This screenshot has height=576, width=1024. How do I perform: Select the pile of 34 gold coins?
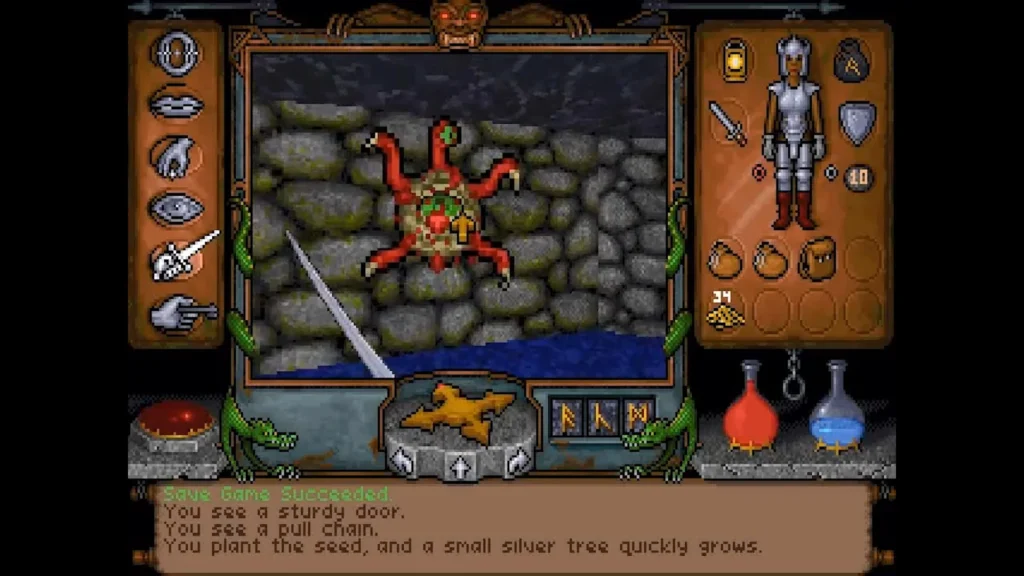tap(725, 311)
